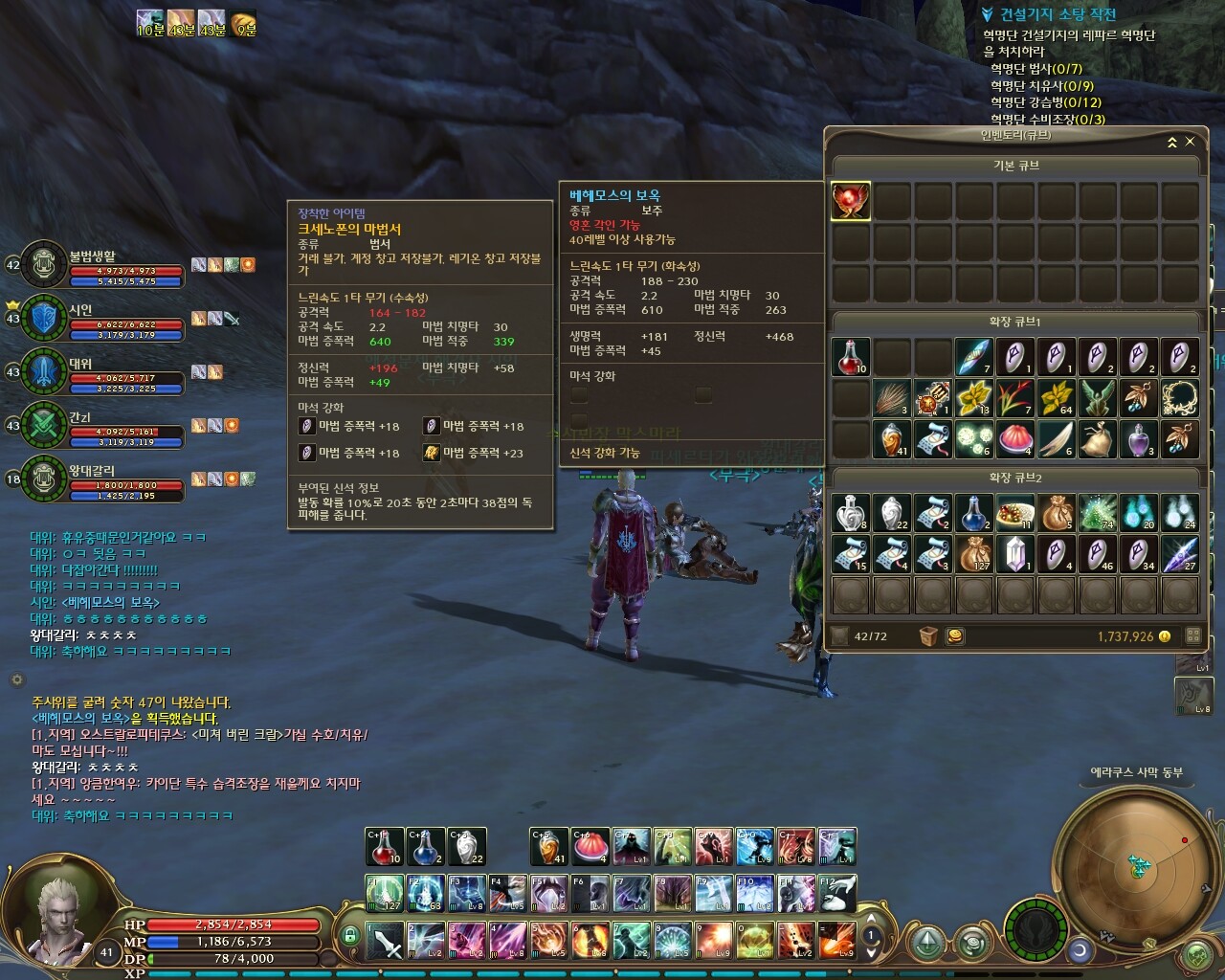The width and height of the screenshot is (1225, 980).
Task: Select the Behemoth's orb in the basic cube
Action: pyautogui.click(x=851, y=202)
